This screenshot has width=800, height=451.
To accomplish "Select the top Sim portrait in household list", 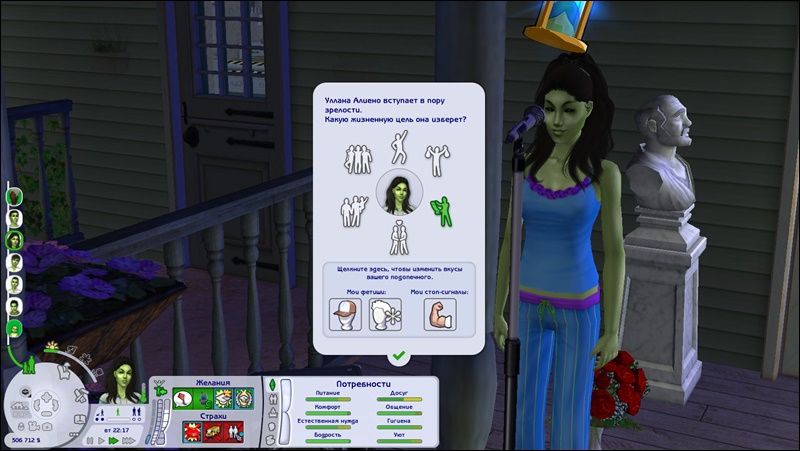I will tap(14, 194).
